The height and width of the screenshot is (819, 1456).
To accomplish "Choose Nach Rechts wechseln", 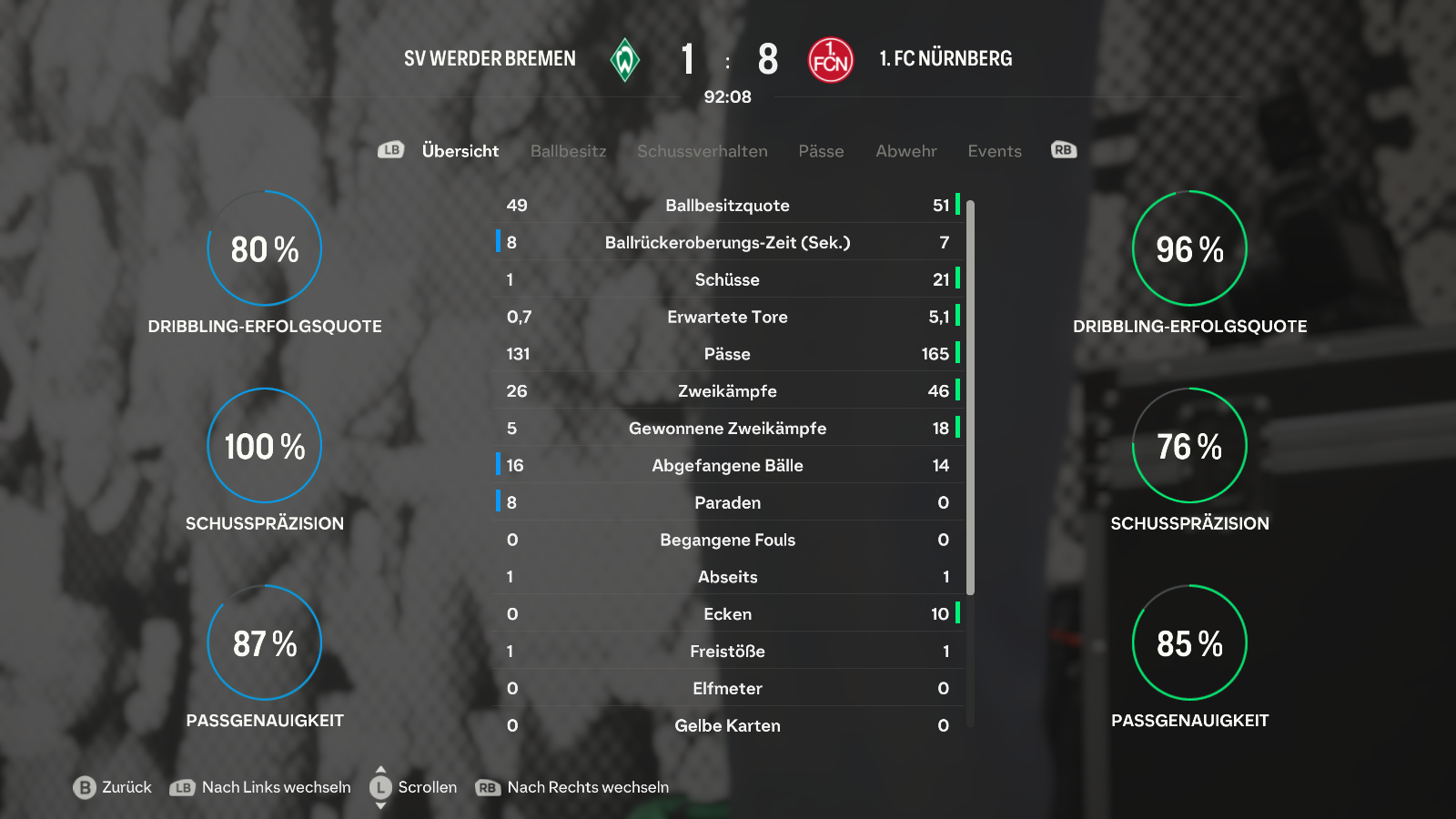I will (x=573, y=787).
